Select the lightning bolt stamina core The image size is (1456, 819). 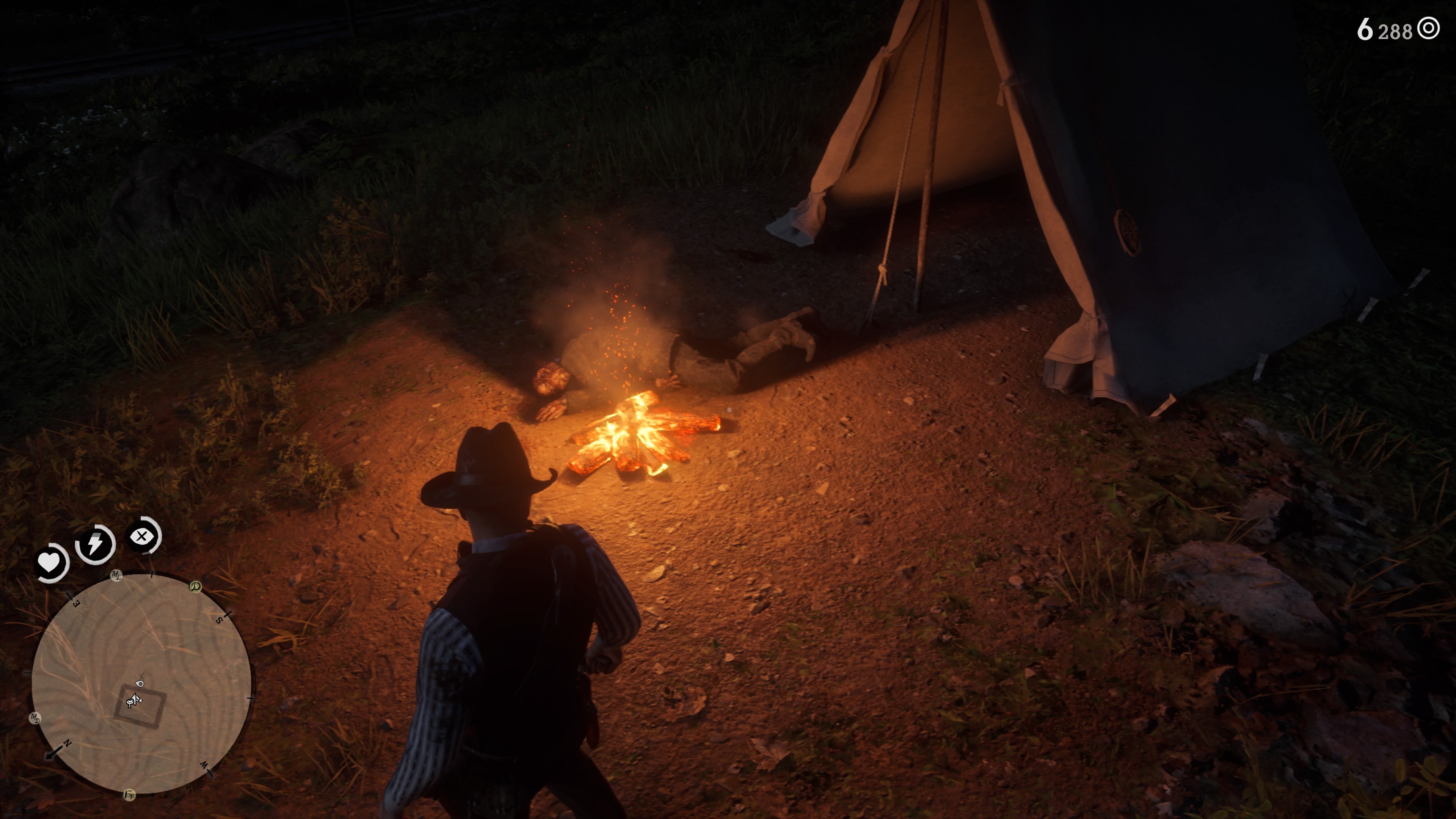click(95, 544)
